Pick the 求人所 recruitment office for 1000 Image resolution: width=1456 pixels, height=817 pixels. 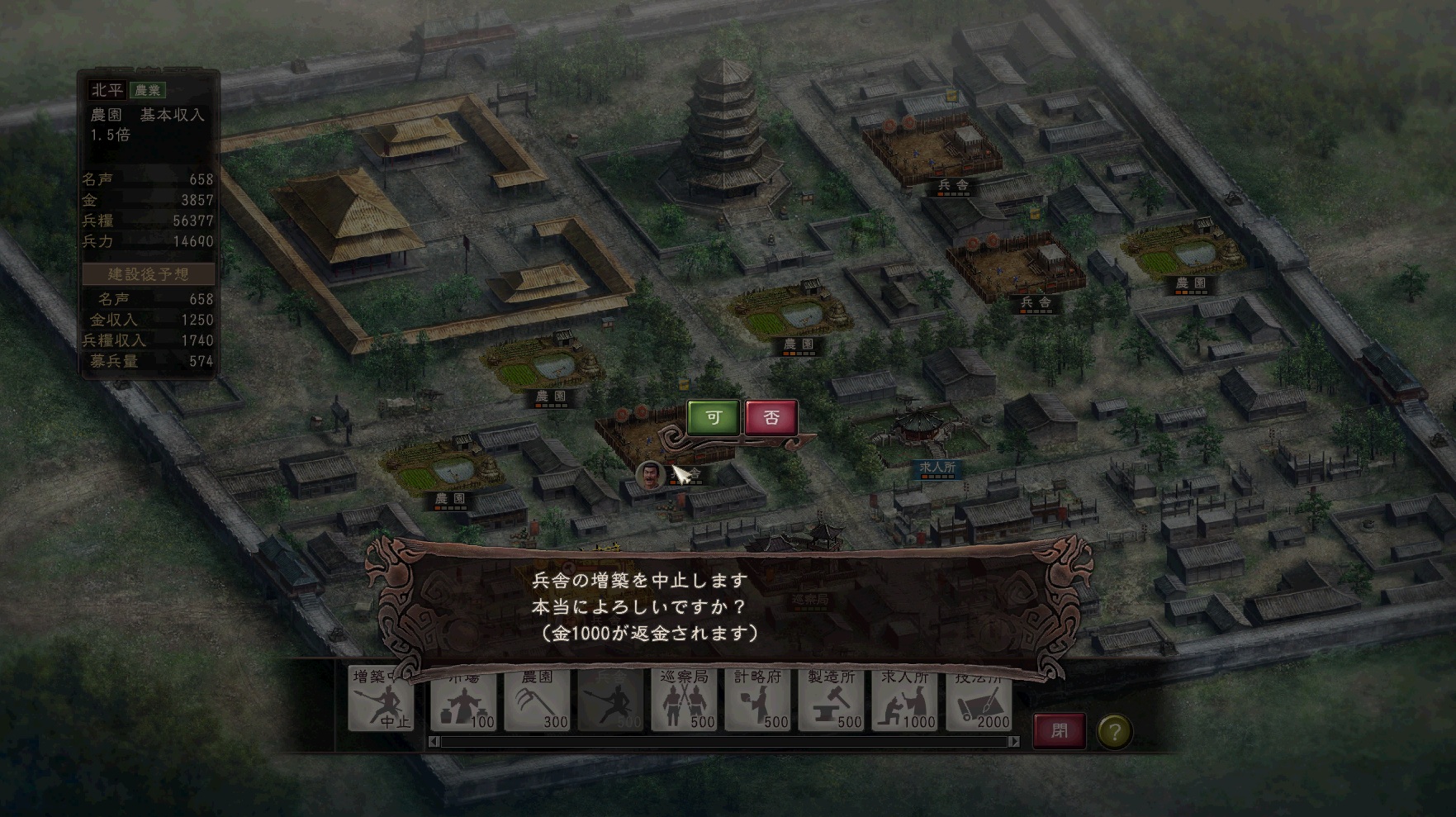pos(905,701)
